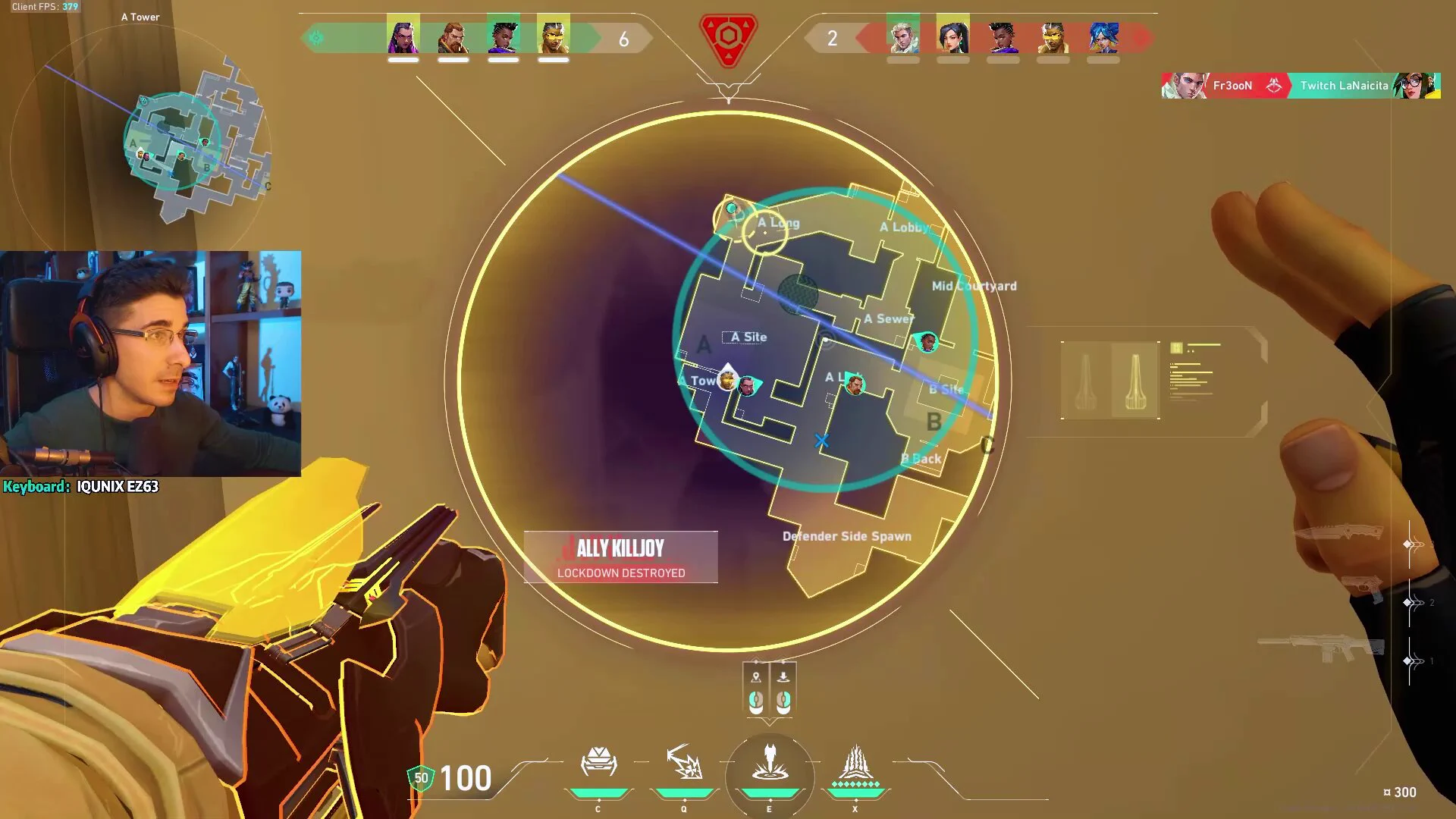Image resolution: width=1456 pixels, height=819 pixels.
Task: Select the Phantom rifle weapon slot
Action: click(x=1321, y=649)
